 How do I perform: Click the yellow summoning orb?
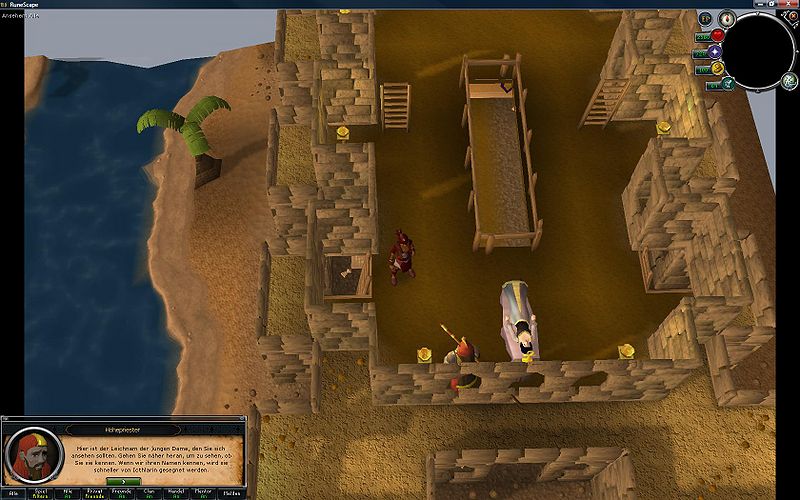(x=717, y=68)
